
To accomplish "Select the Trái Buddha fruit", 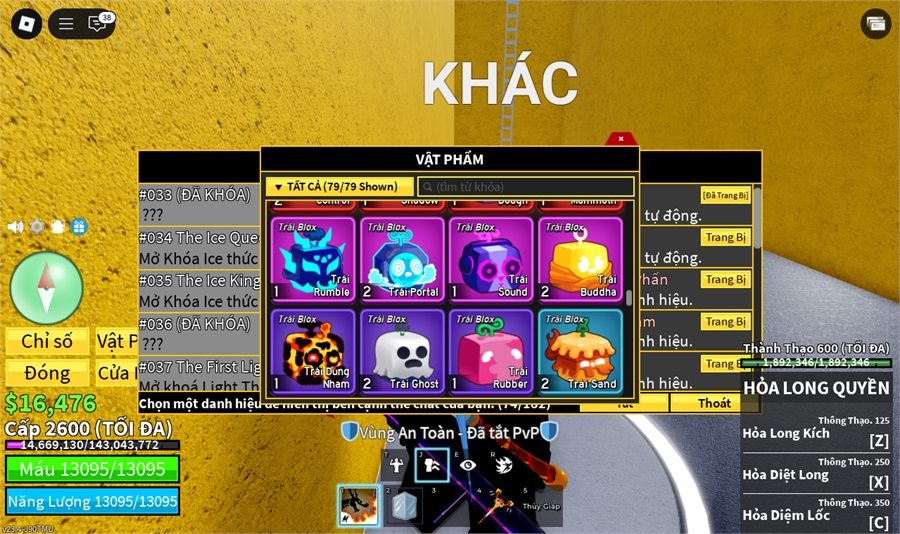I will click(580, 259).
